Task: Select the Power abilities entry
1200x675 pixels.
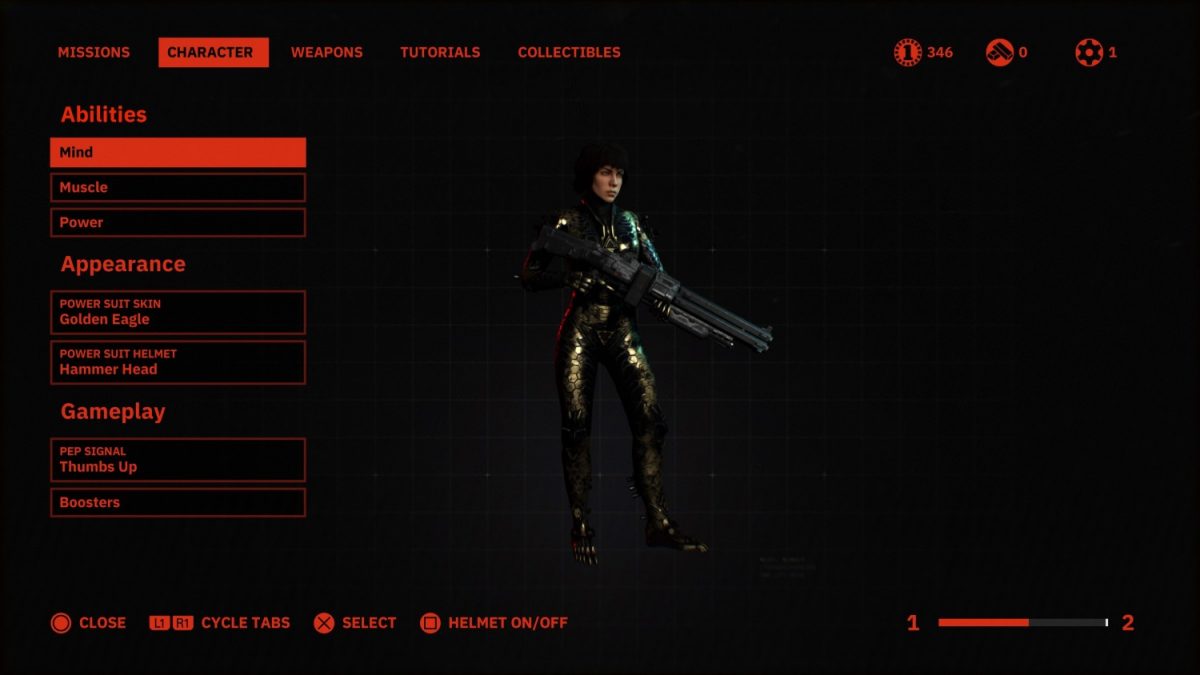Action: (x=178, y=222)
